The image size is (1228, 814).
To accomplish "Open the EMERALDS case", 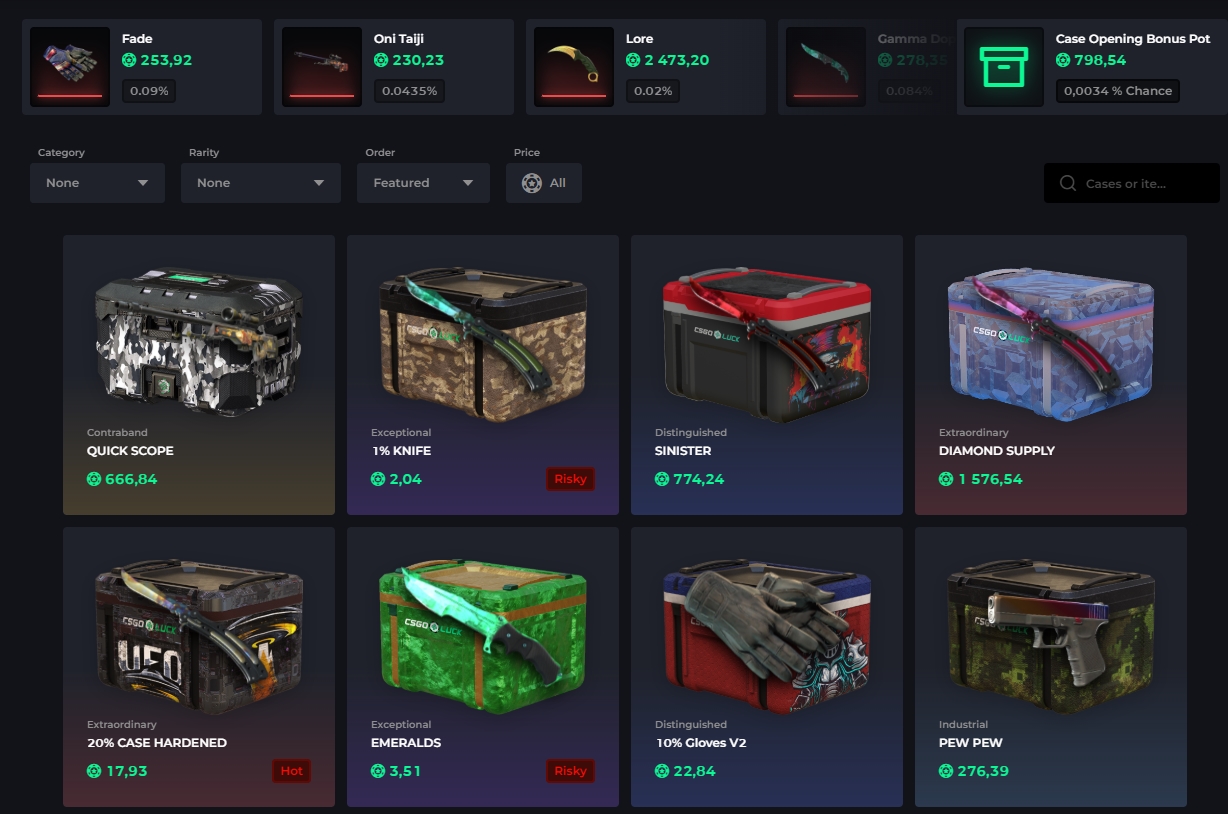I will 483,666.
